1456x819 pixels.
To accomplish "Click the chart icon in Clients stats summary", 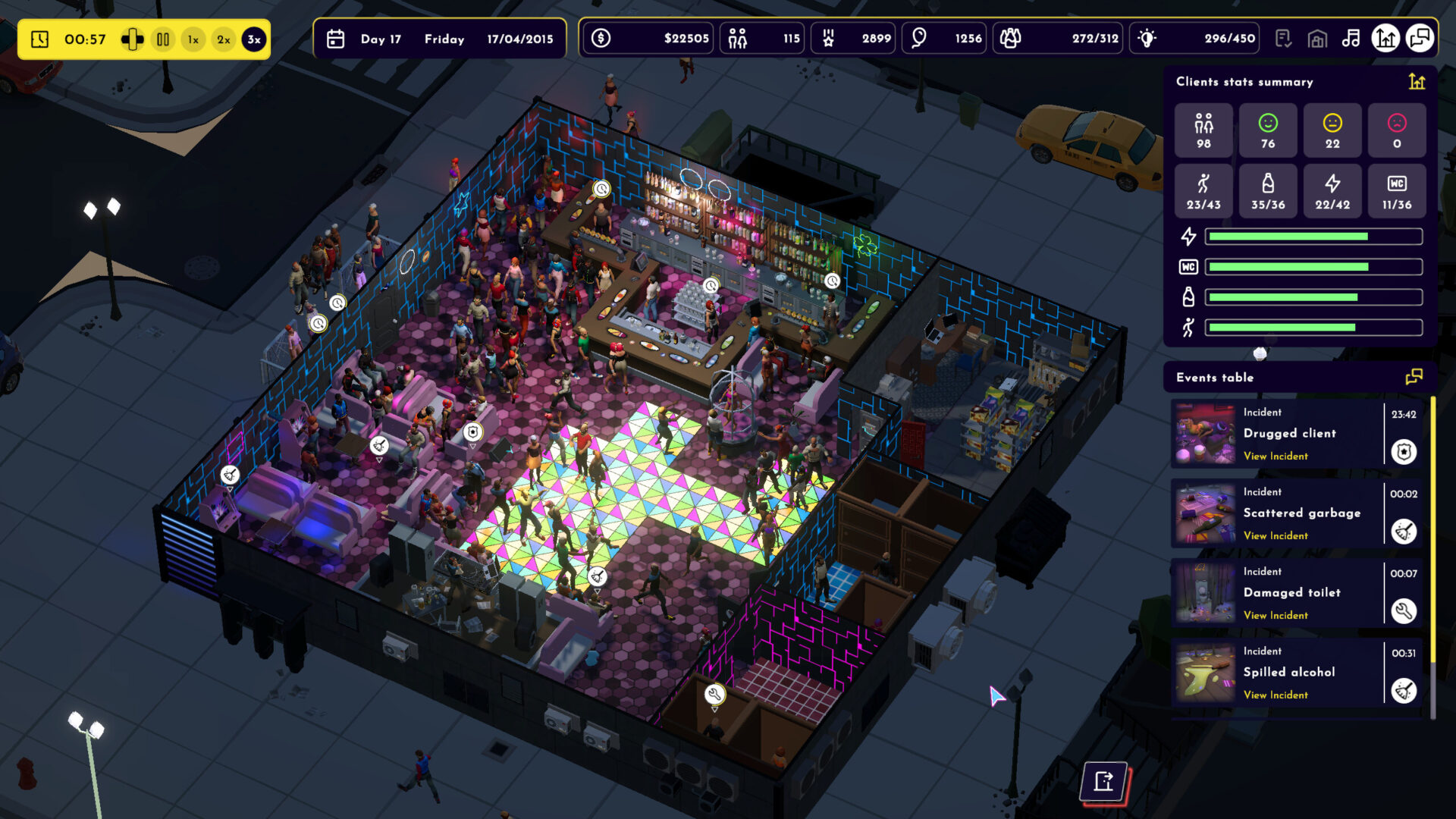I will [1417, 82].
